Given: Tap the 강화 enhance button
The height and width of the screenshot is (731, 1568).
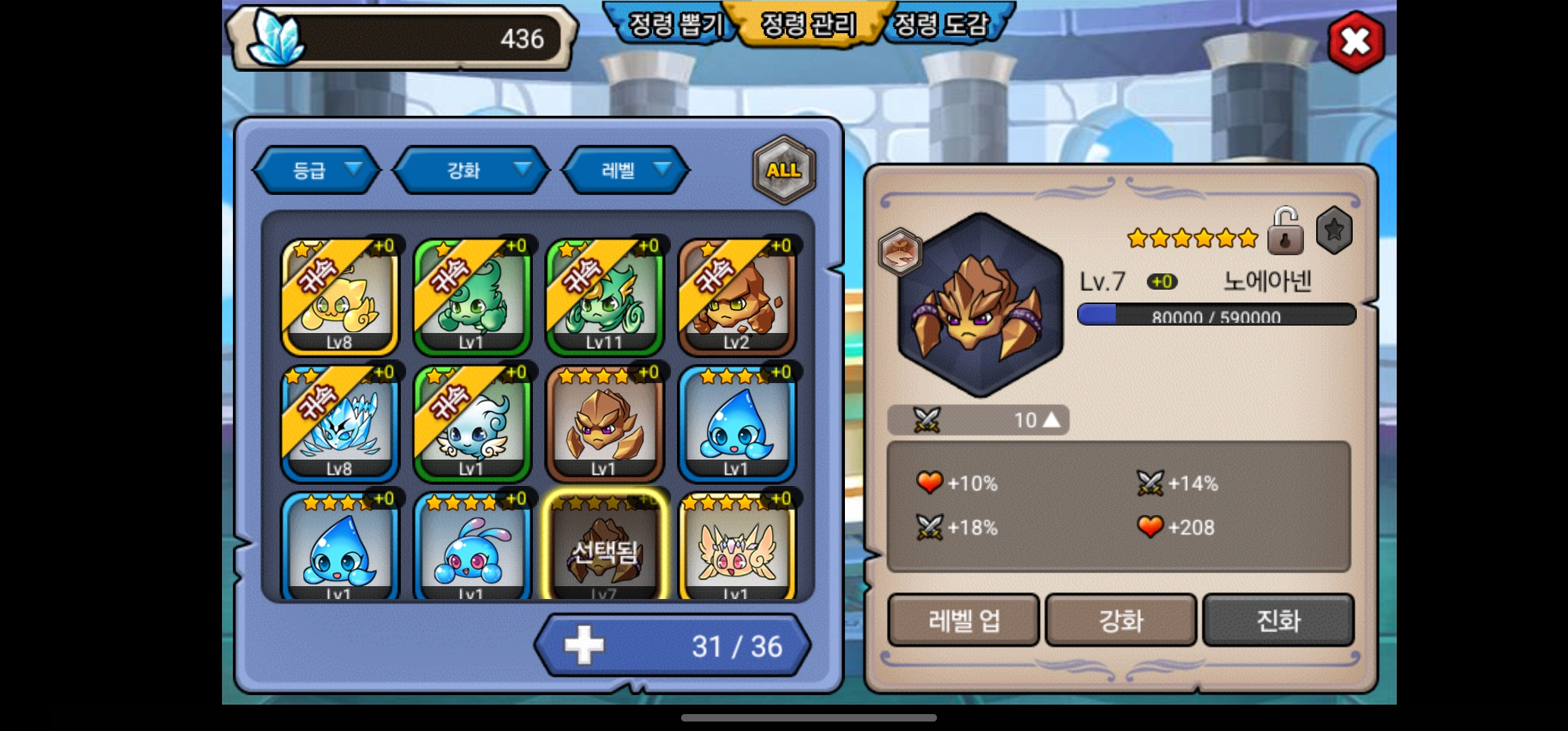Looking at the screenshot, I should [x=1121, y=620].
